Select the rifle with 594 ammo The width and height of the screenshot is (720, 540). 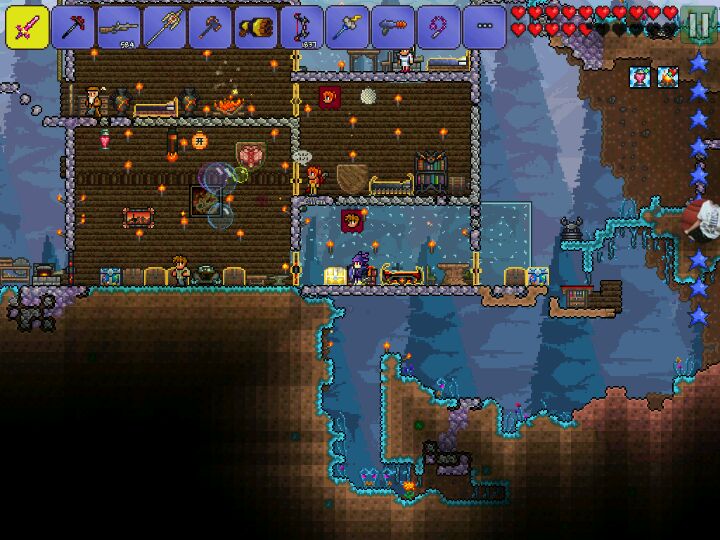(x=119, y=27)
